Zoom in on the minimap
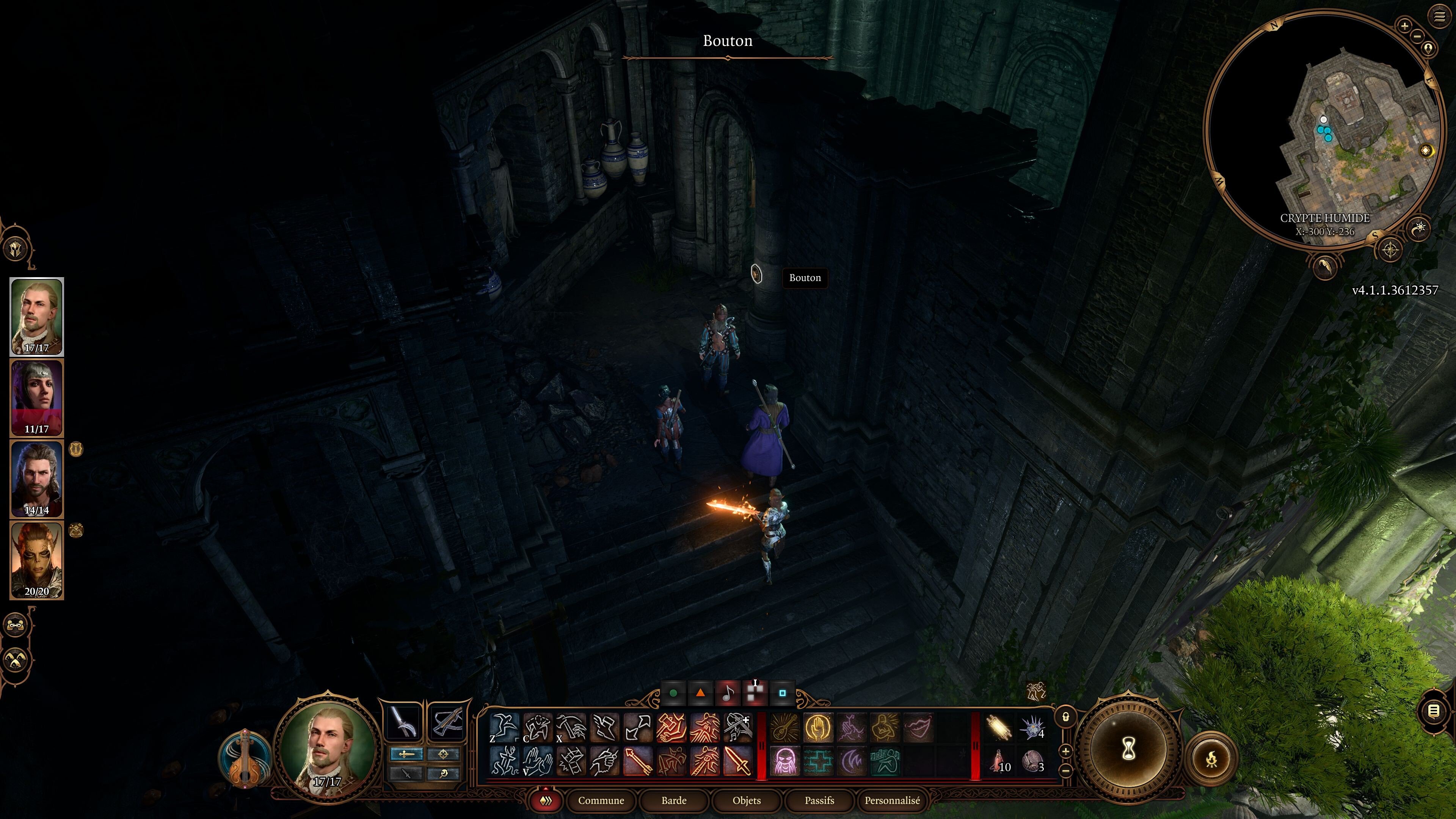 (x=1404, y=25)
